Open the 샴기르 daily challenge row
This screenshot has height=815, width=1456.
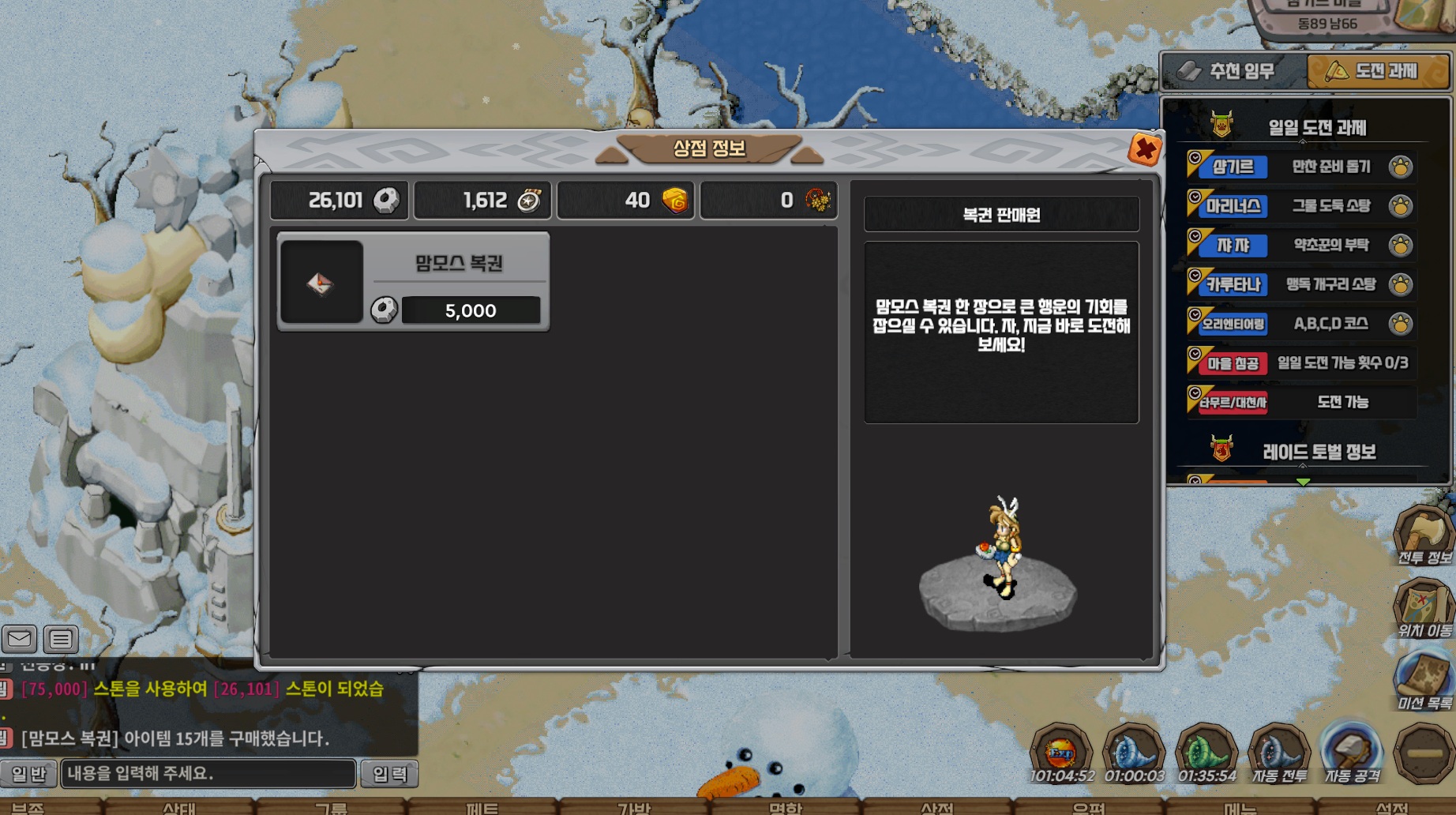point(1301,167)
